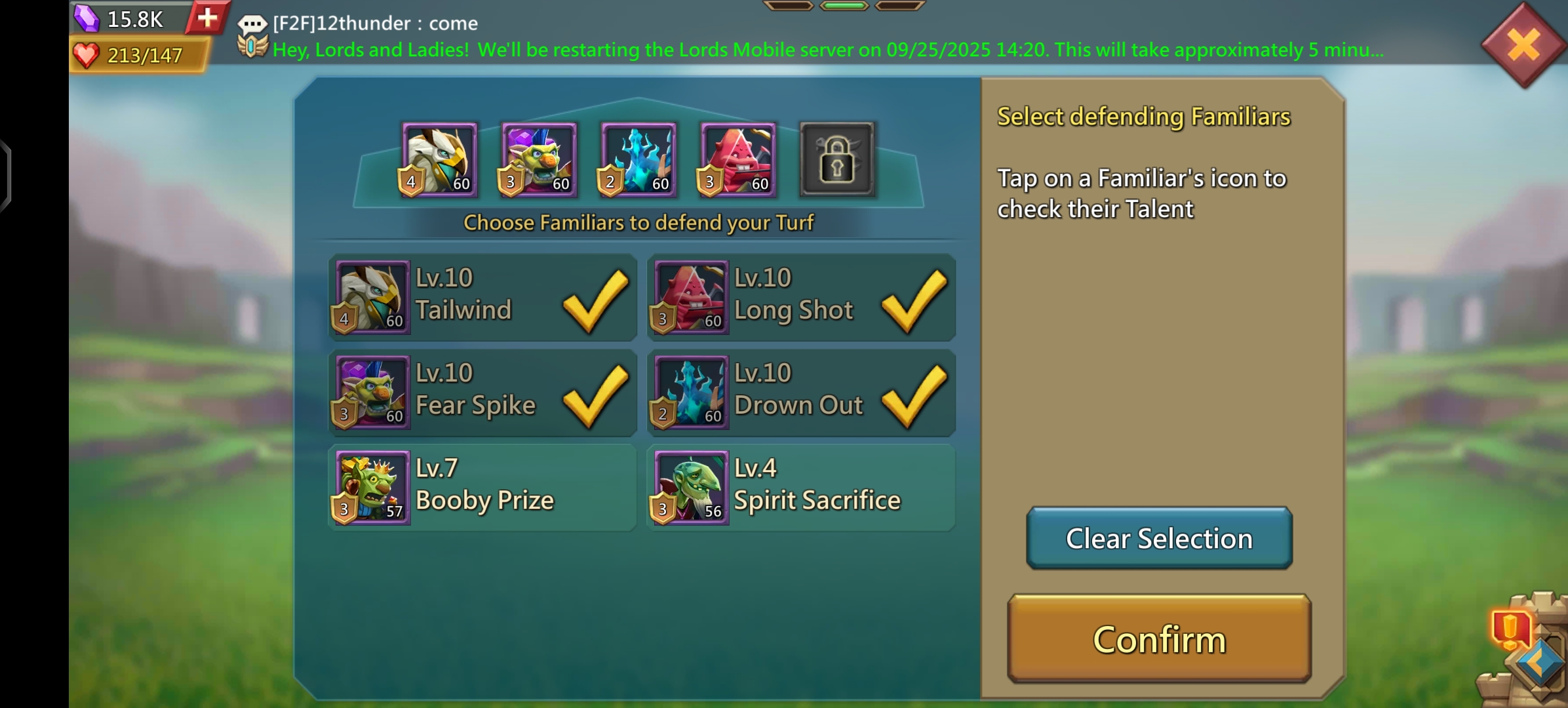Clear Selection of chosen Familiars
This screenshot has height=708, width=1568.
coord(1159,538)
